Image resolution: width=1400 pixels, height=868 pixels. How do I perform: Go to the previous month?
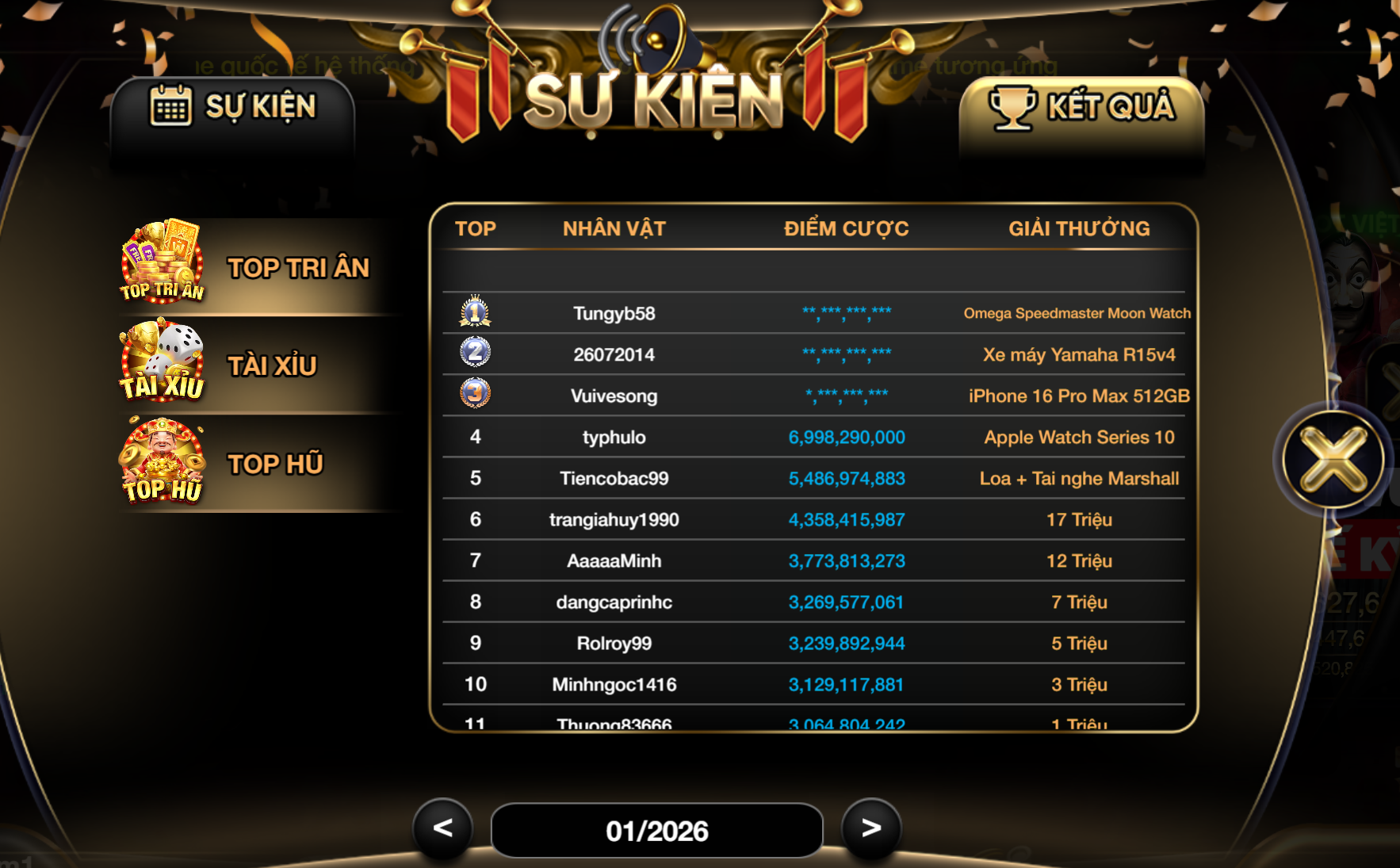[442, 828]
